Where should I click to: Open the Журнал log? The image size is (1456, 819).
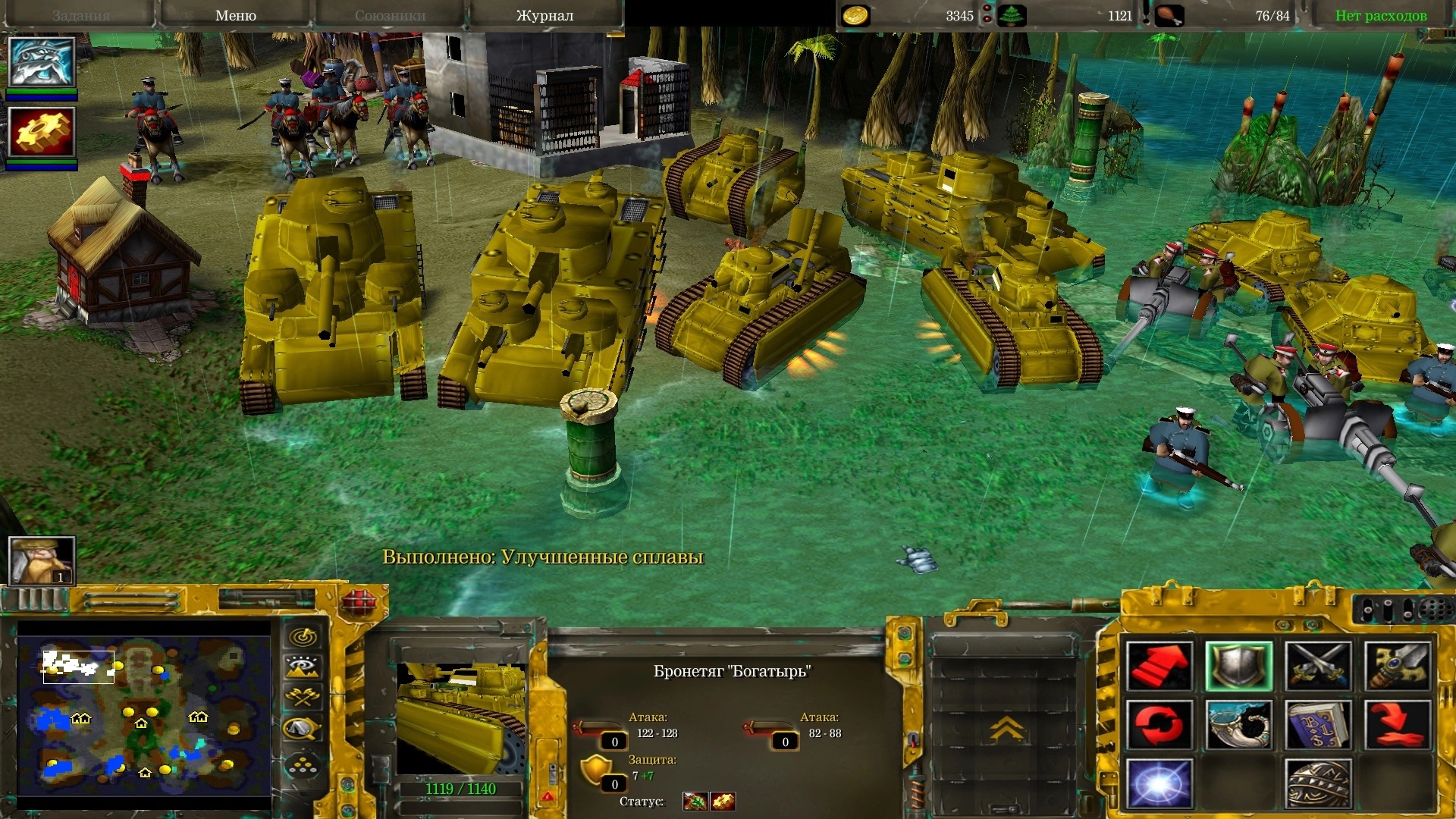click(x=544, y=15)
